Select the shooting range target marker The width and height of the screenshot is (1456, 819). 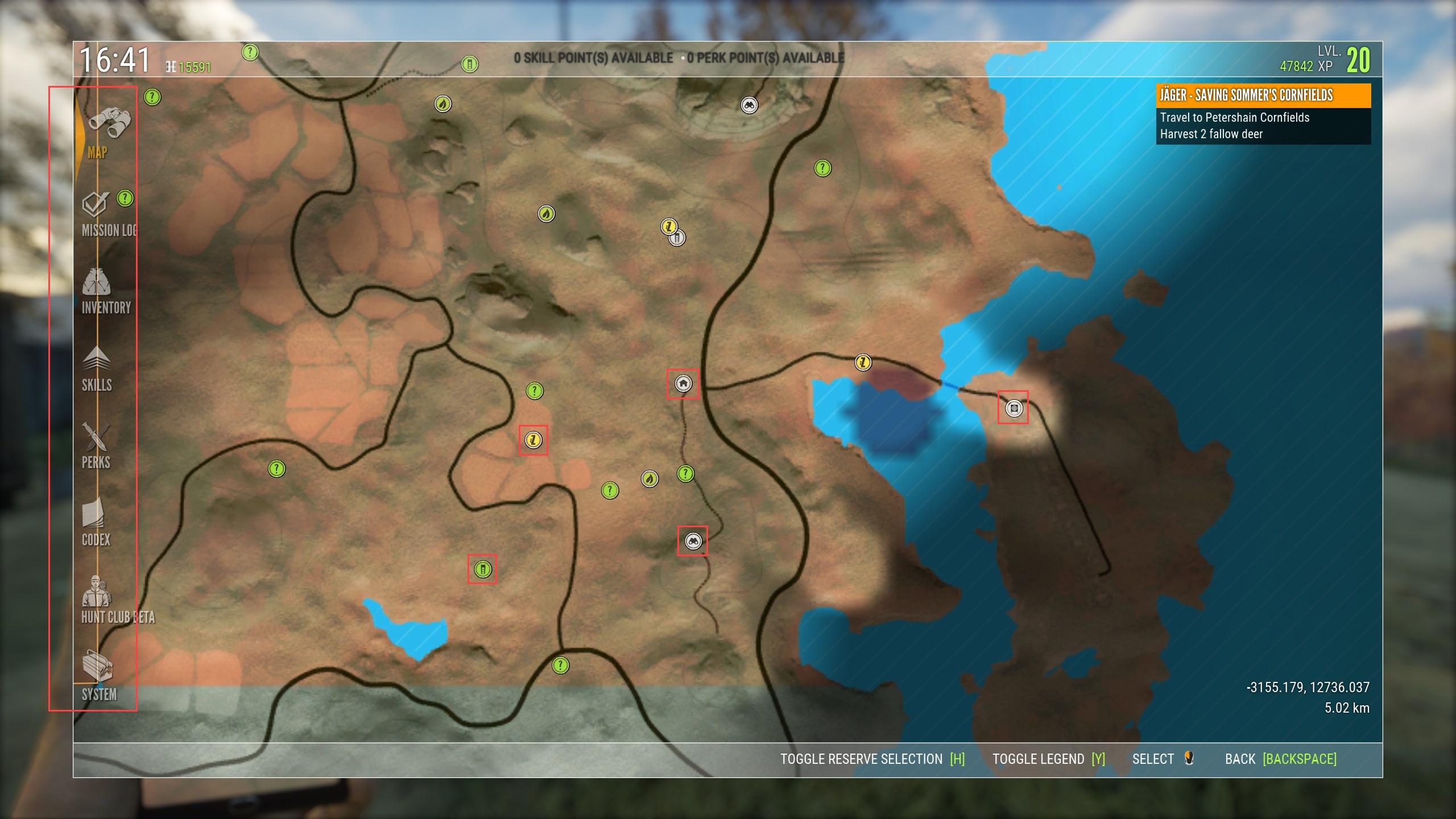pyautogui.click(x=1014, y=408)
